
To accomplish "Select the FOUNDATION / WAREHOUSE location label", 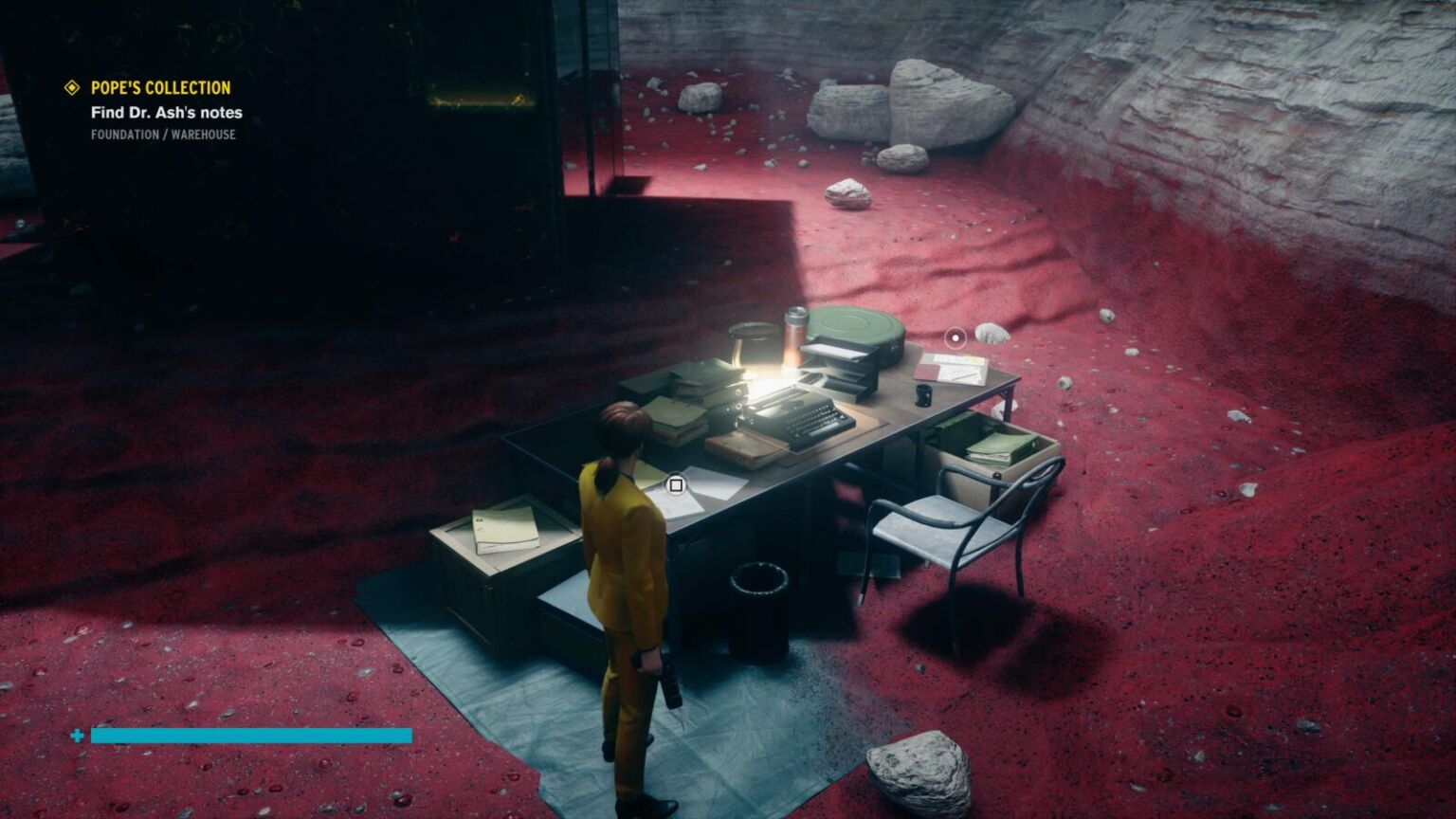I will (x=162, y=135).
